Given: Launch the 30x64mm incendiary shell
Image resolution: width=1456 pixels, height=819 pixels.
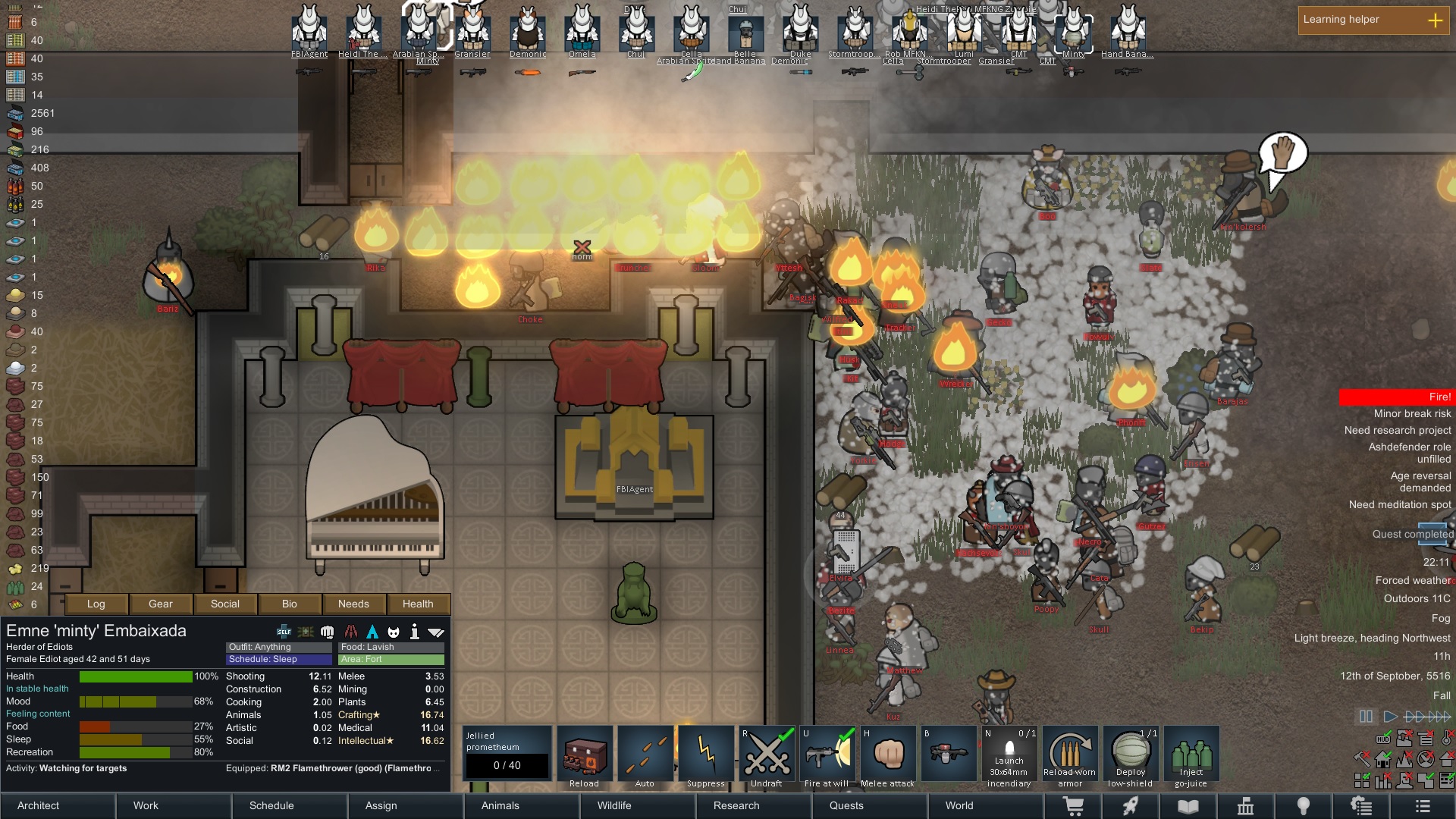Looking at the screenshot, I should click(1009, 753).
